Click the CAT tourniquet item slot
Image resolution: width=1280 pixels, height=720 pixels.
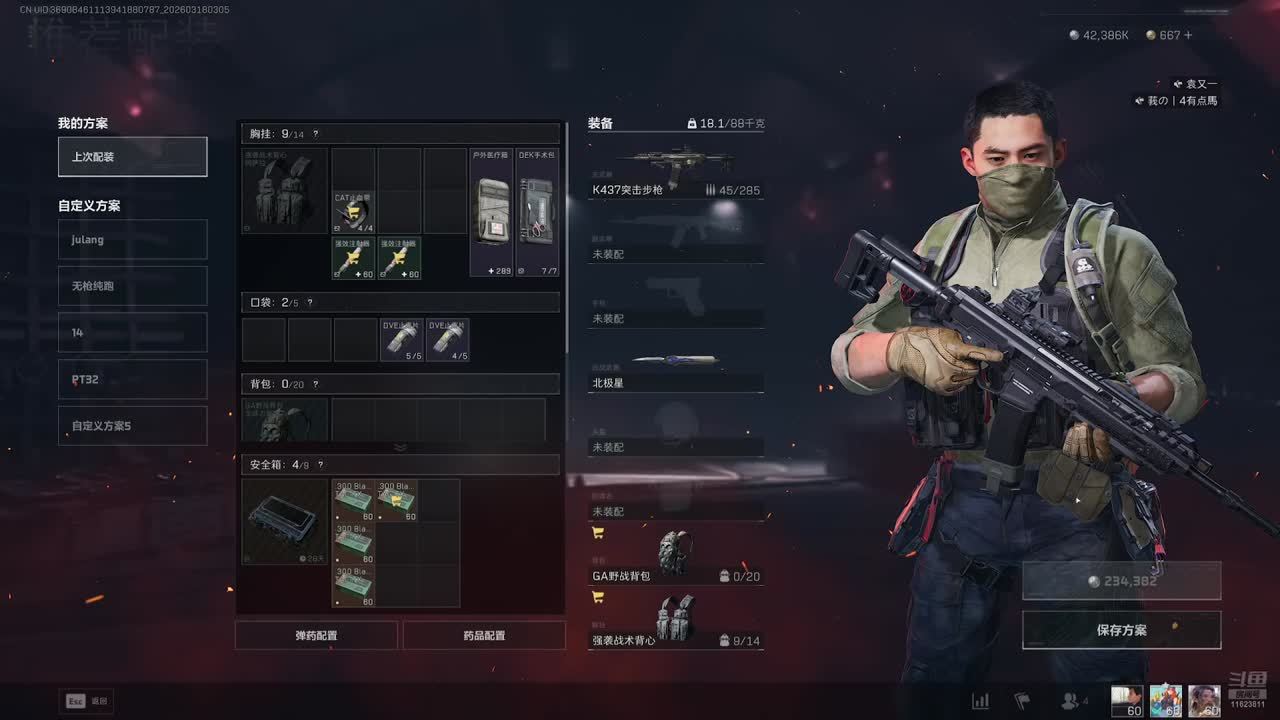353,212
